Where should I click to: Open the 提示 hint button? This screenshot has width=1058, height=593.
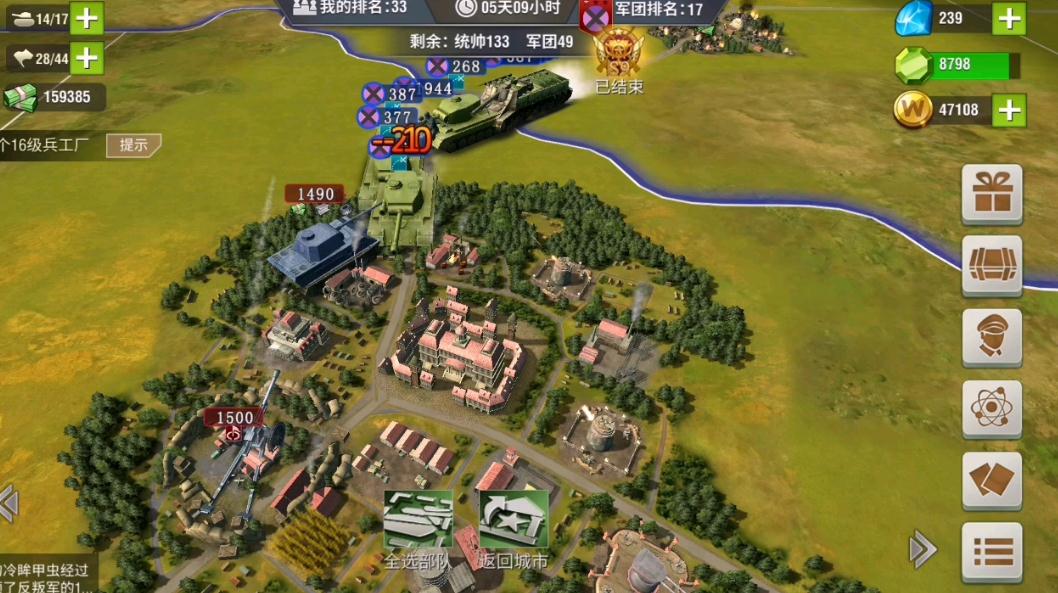133,145
